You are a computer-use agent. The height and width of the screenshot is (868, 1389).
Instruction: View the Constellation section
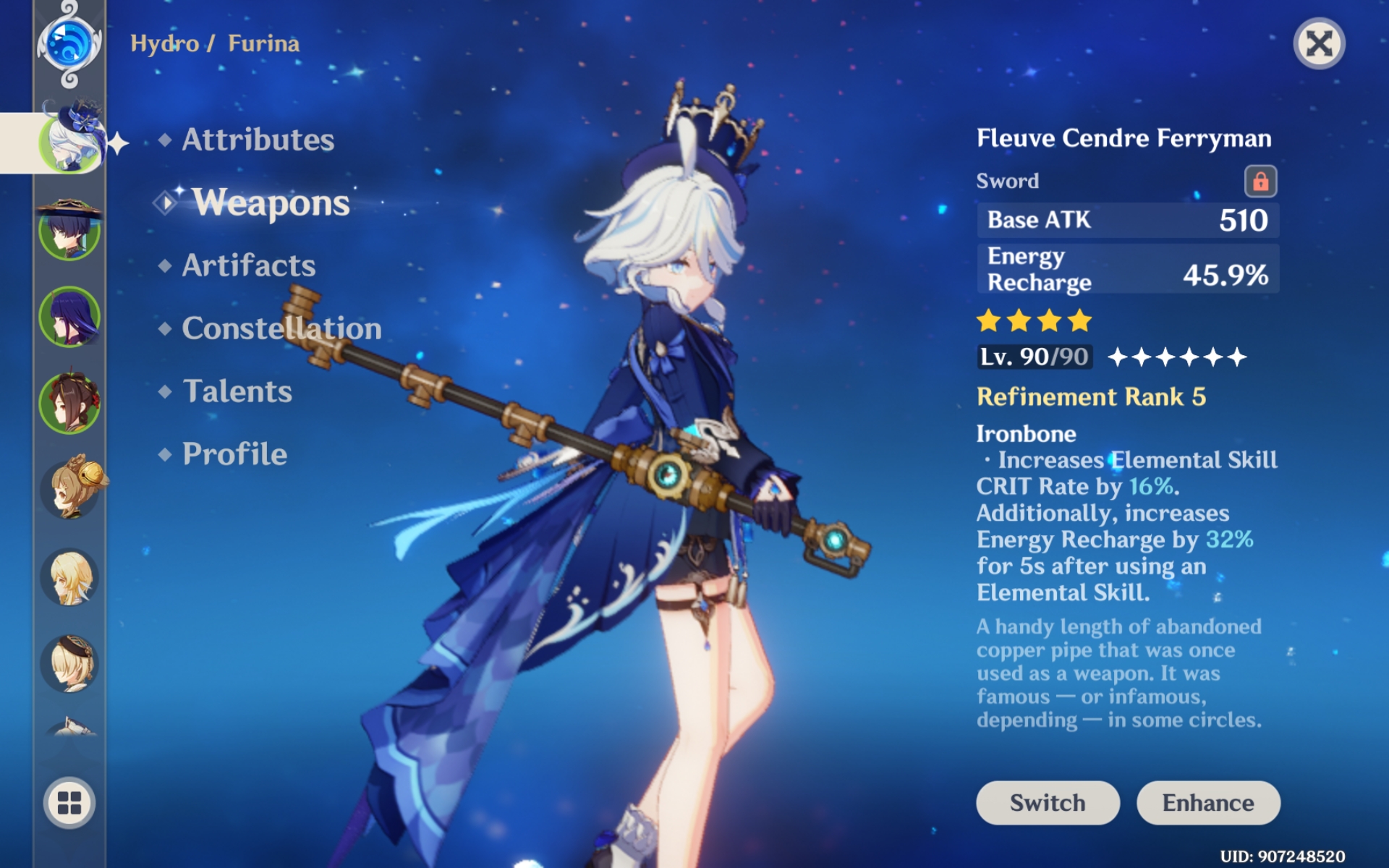(281, 328)
